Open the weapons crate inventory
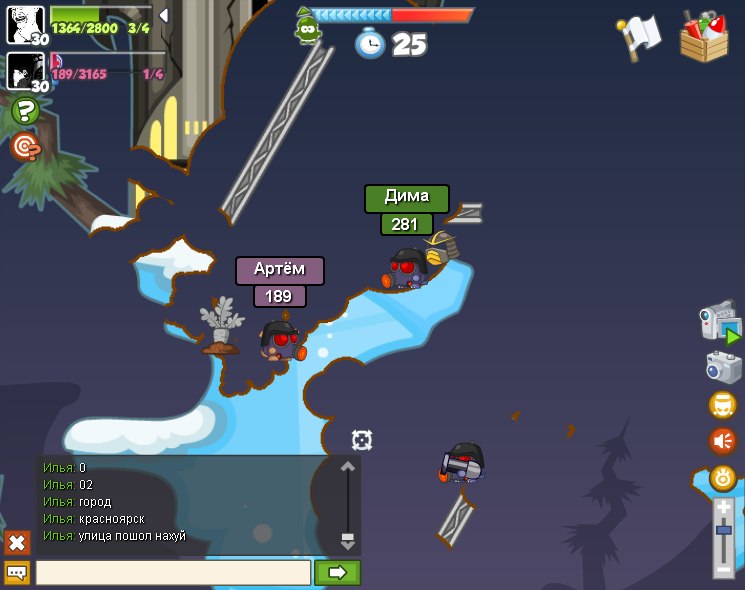 coord(703,37)
